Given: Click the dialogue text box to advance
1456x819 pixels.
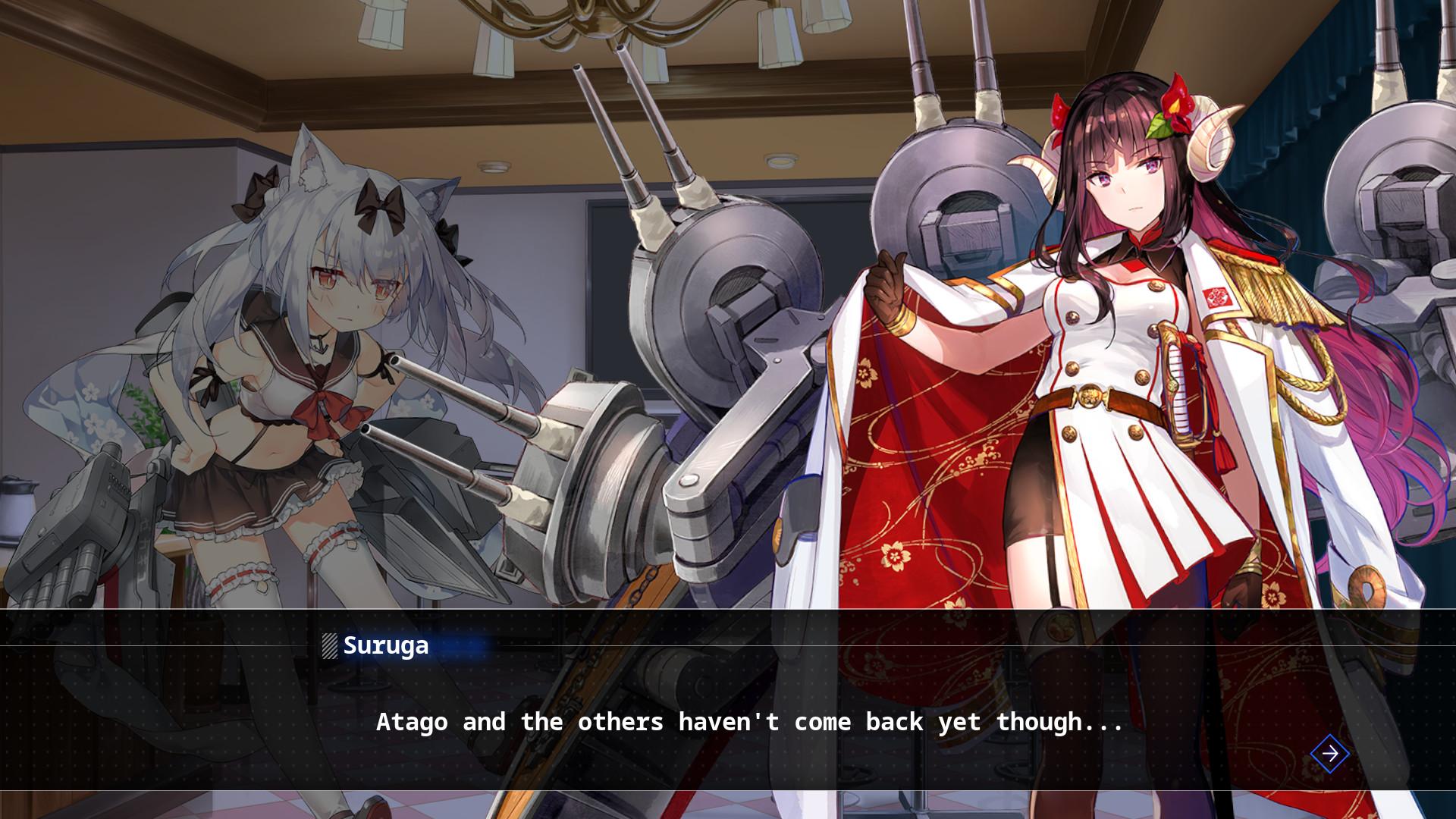Looking at the screenshot, I should click(x=728, y=720).
